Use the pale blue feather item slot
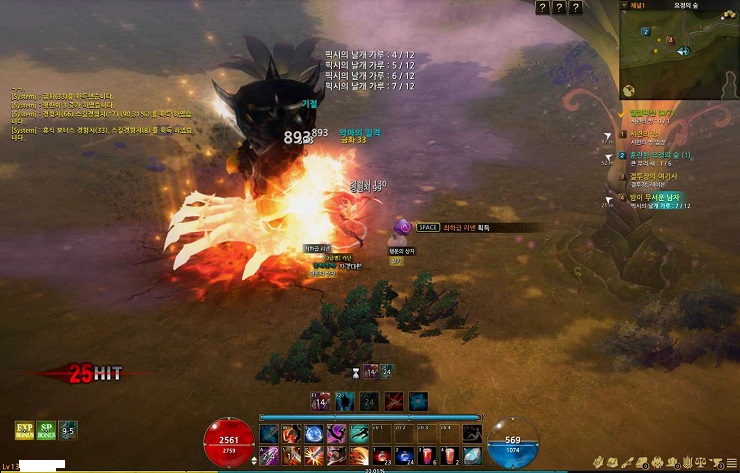Screen dimensions: 740x473 (472, 456)
